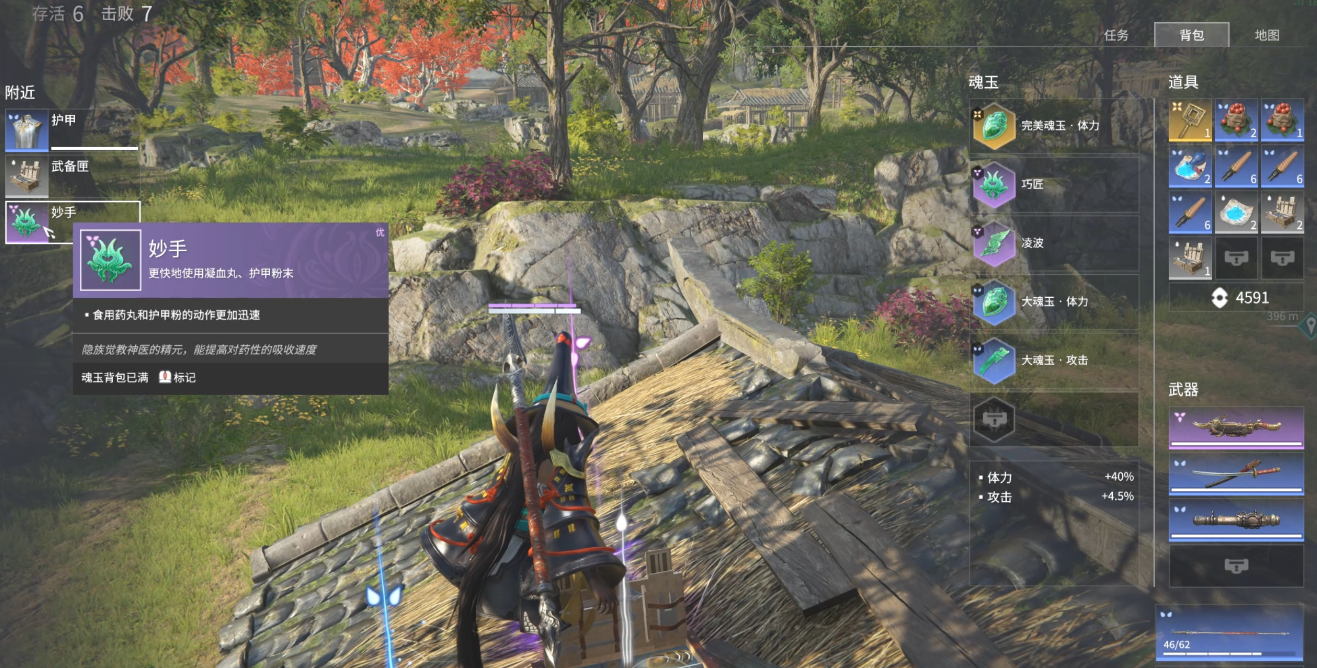Select the blue cannon weapon slot
Image resolution: width=1317 pixels, height=668 pixels.
point(1236,521)
